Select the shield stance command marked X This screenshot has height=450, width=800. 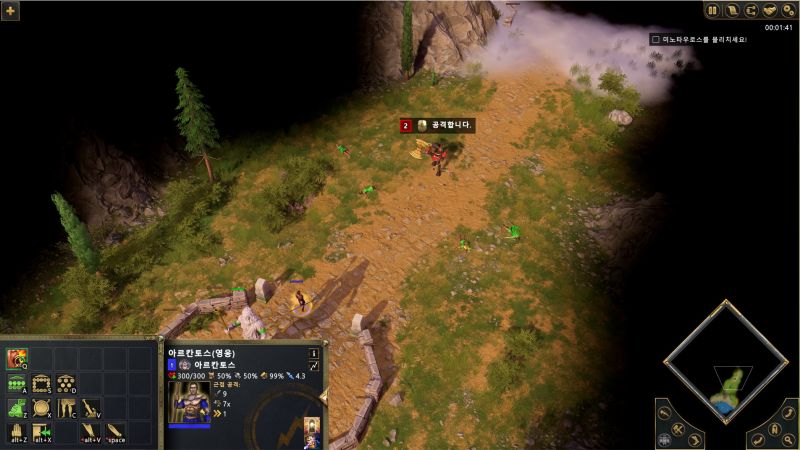pyautogui.click(x=41, y=408)
